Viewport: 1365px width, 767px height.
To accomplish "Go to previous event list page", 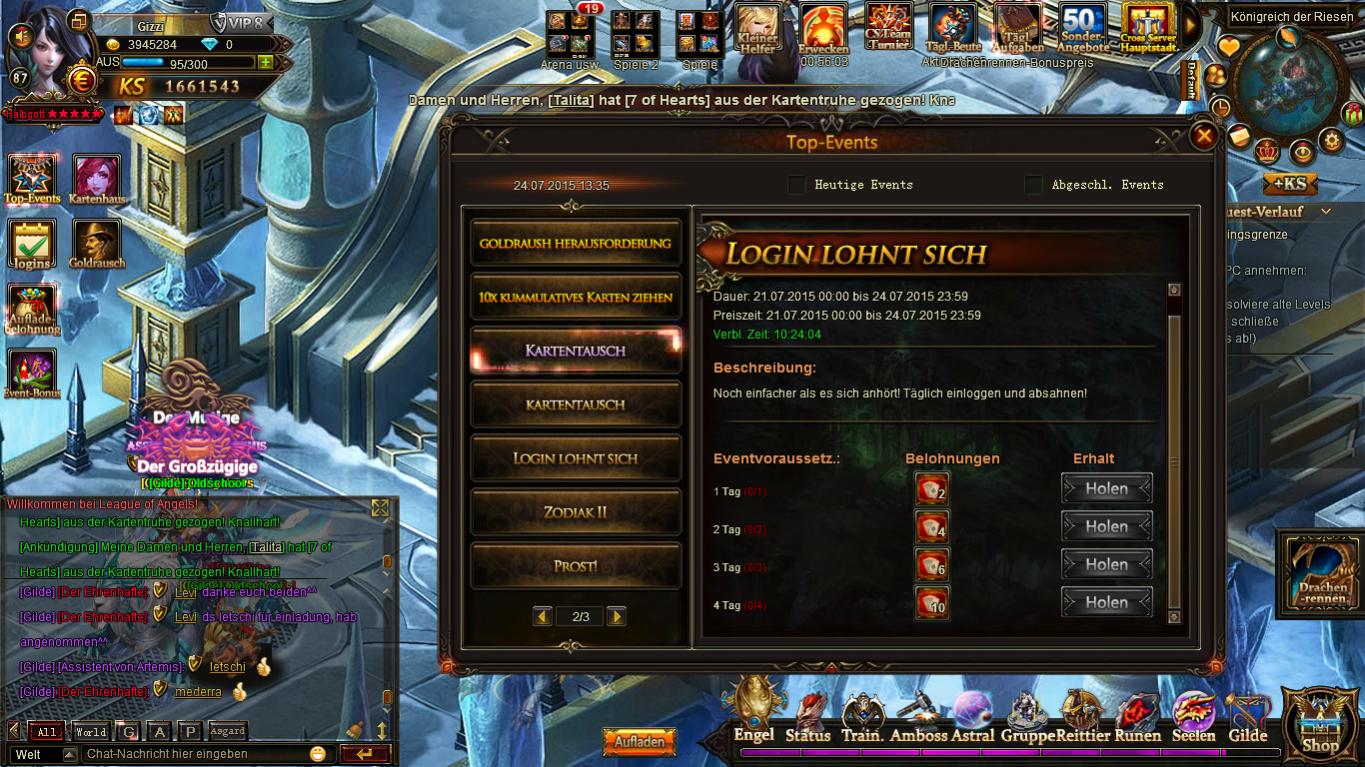I will pos(542,617).
